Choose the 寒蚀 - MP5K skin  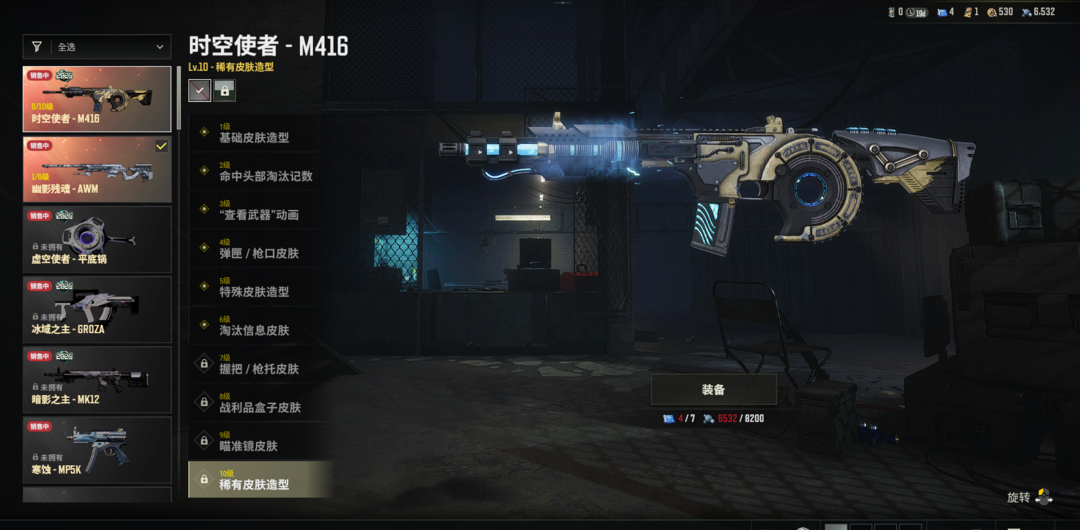pyautogui.click(x=97, y=449)
